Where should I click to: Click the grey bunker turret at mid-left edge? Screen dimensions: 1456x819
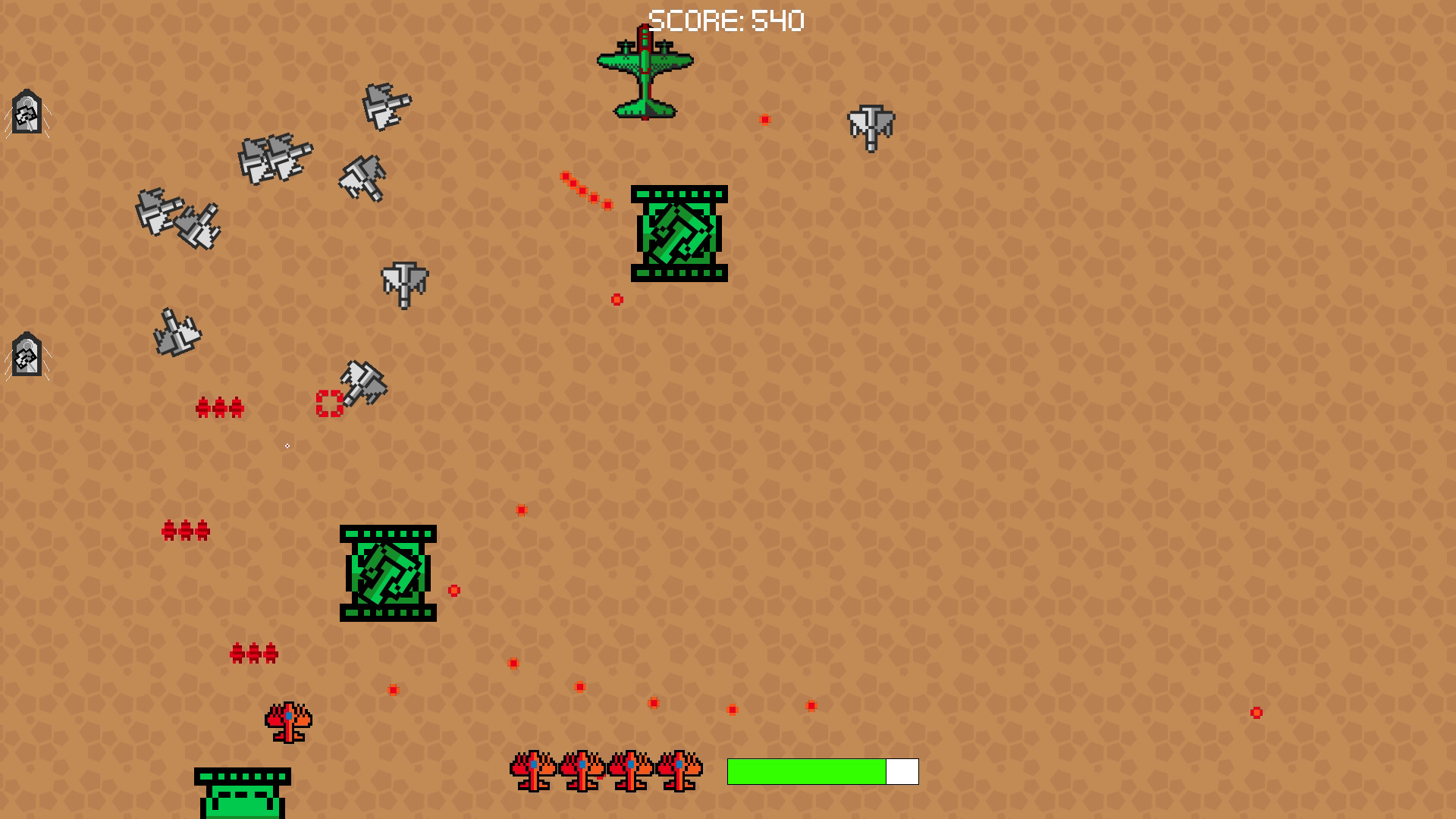(x=25, y=354)
